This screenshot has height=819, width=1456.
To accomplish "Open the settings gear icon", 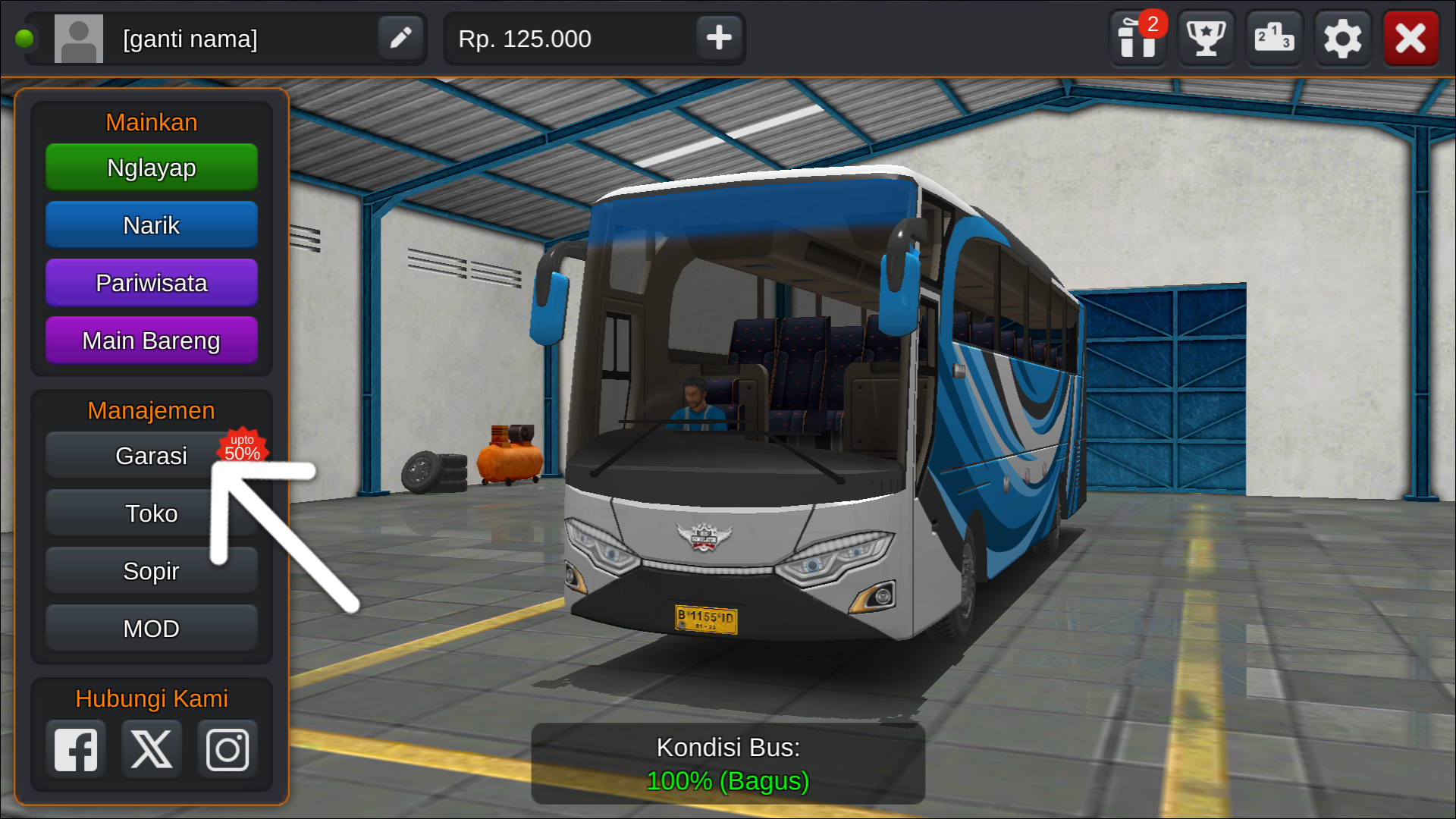I will [1341, 38].
